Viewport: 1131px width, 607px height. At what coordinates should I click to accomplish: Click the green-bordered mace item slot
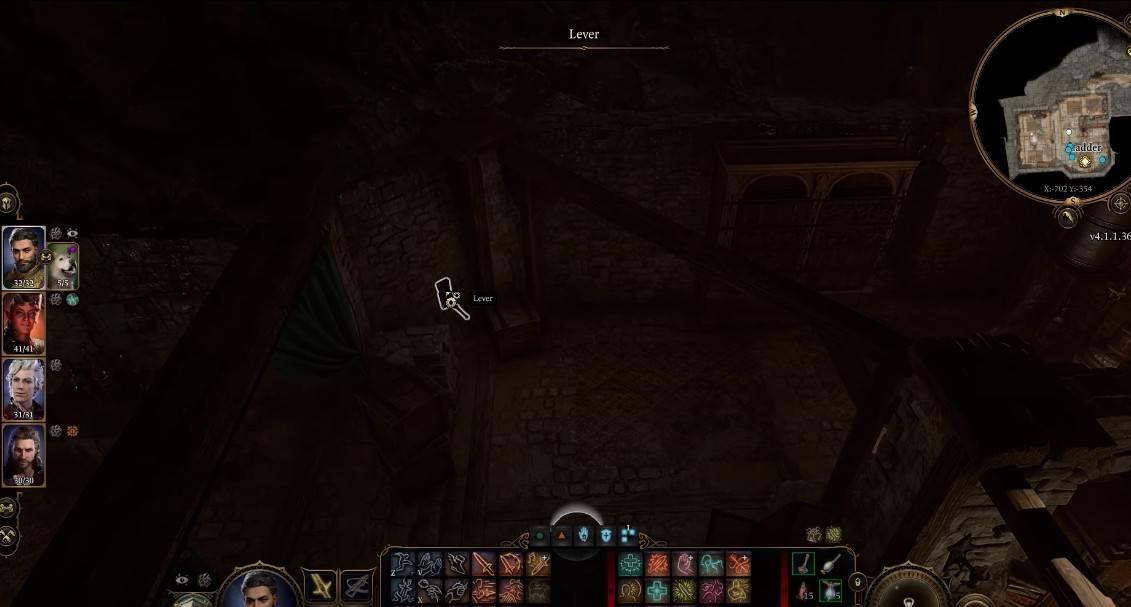click(x=805, y=564)
